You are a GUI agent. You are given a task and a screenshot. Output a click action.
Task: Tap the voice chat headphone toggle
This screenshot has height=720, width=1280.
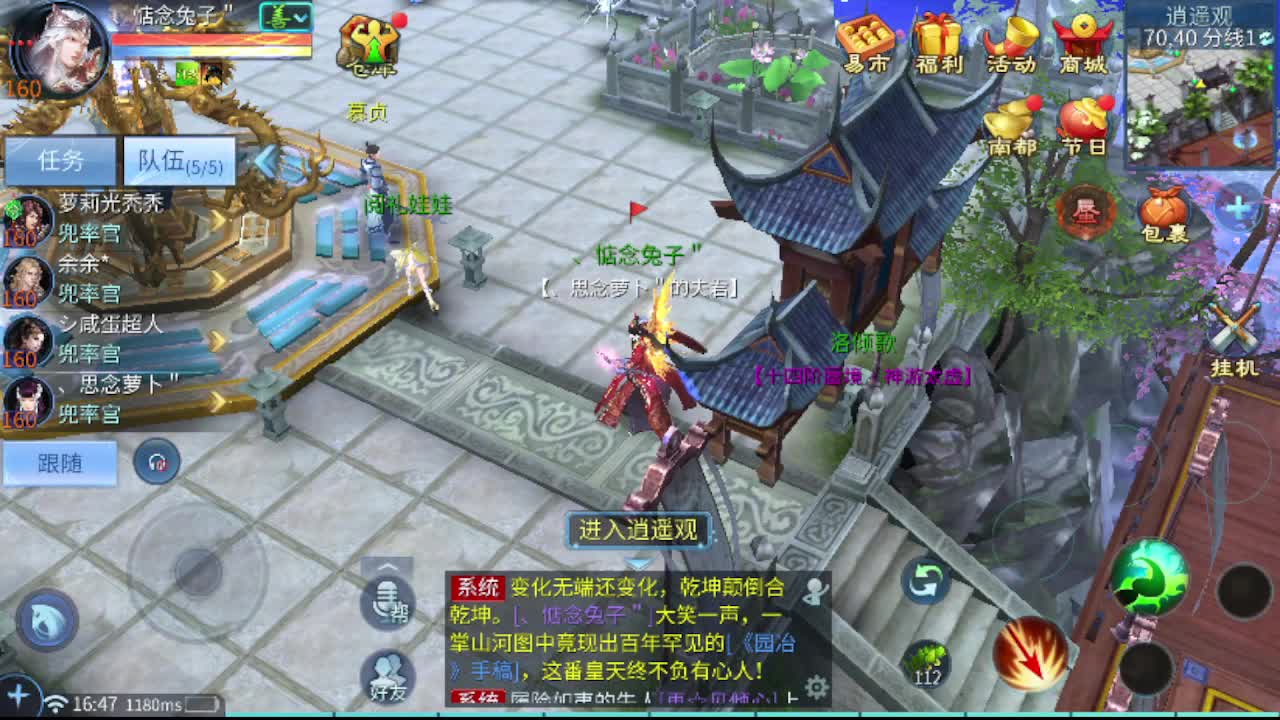(158, 463)
